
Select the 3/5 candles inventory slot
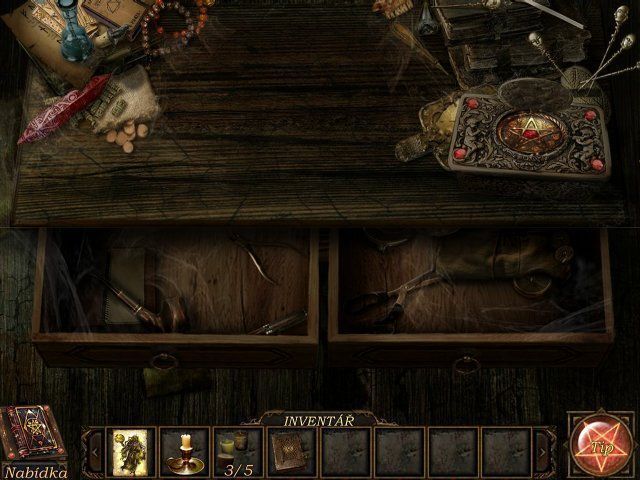[238, 451]
